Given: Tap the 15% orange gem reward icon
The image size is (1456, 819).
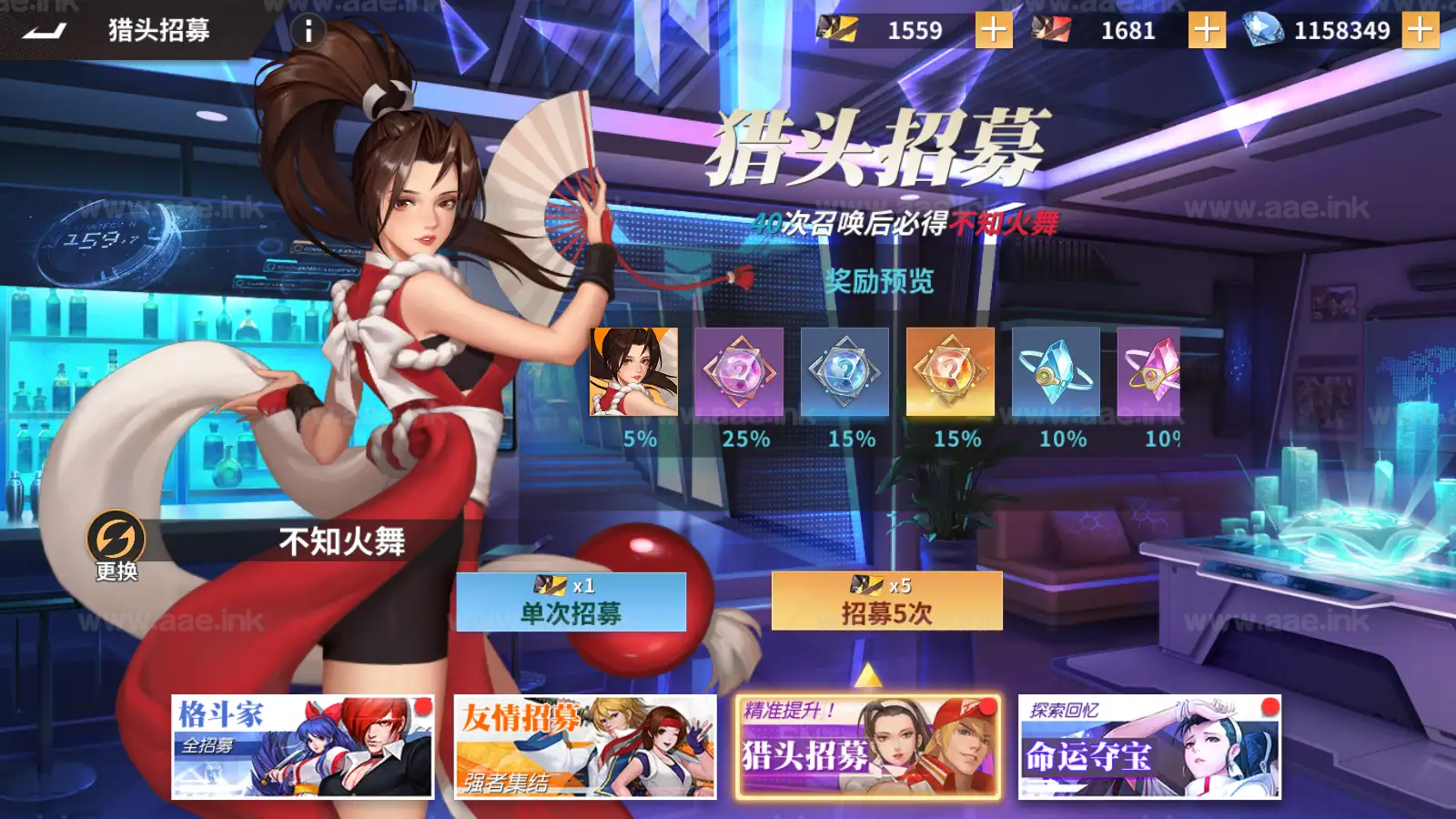Looking at the screenshot, I should 950,373.
